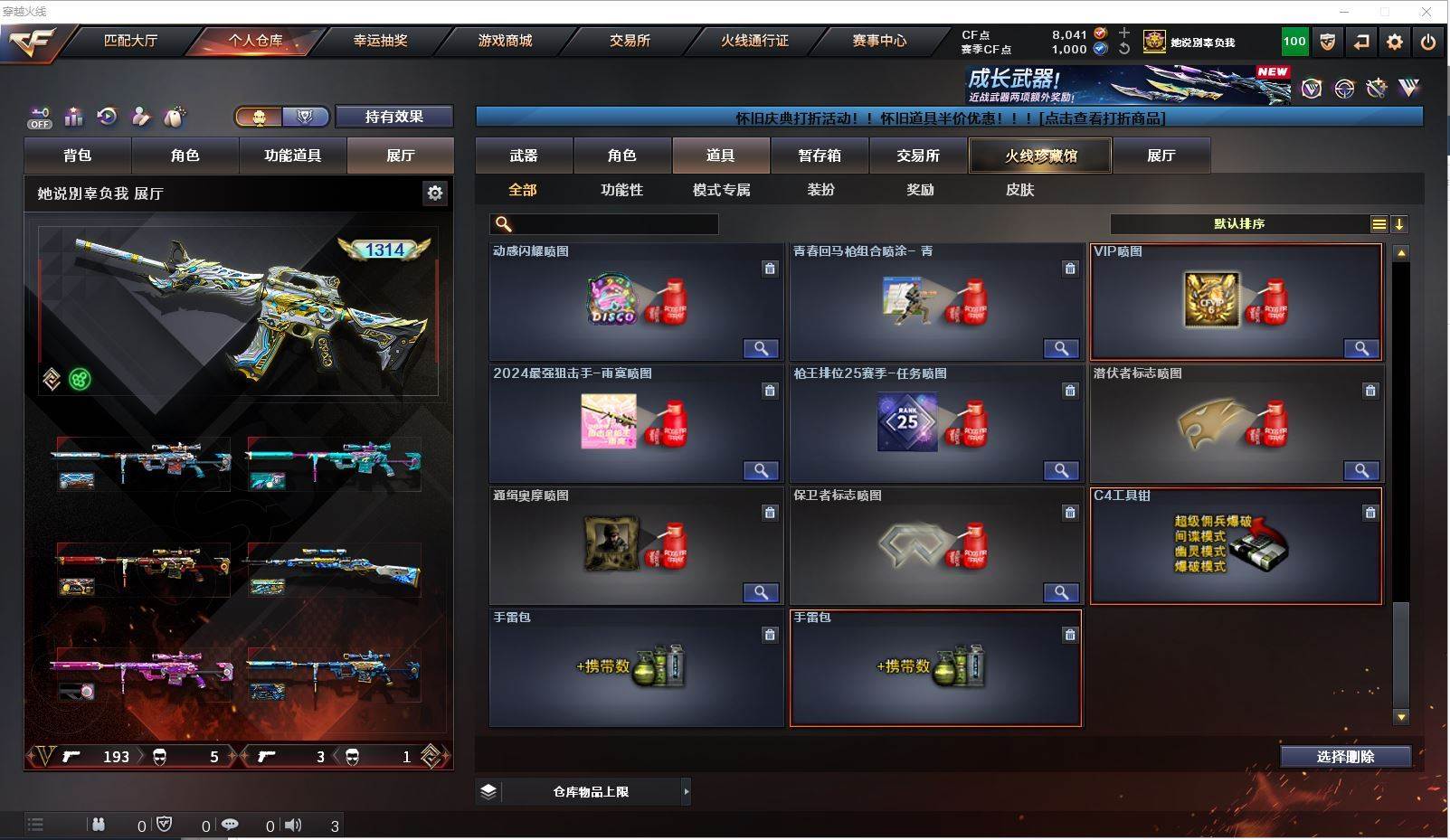Open showroom settings gear icon
The image size is (1450, 840).
click(435, 193)
